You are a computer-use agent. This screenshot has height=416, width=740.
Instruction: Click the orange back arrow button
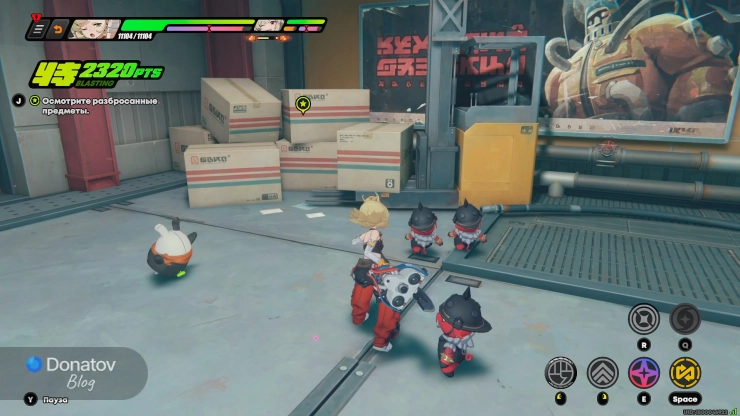pyautogui.click(x=57, y=30)
